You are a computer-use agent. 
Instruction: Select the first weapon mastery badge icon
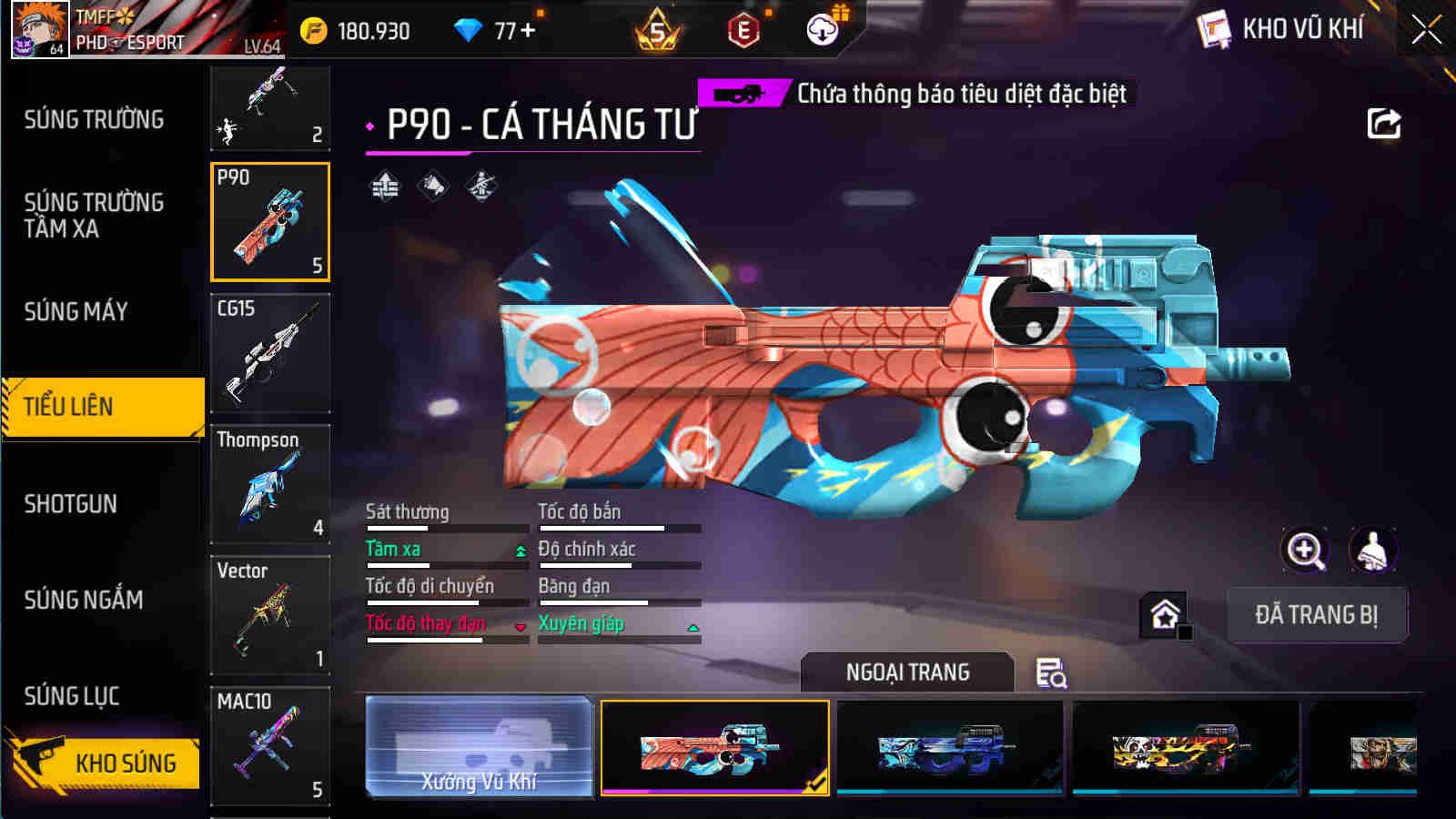[x=386, y=188]
